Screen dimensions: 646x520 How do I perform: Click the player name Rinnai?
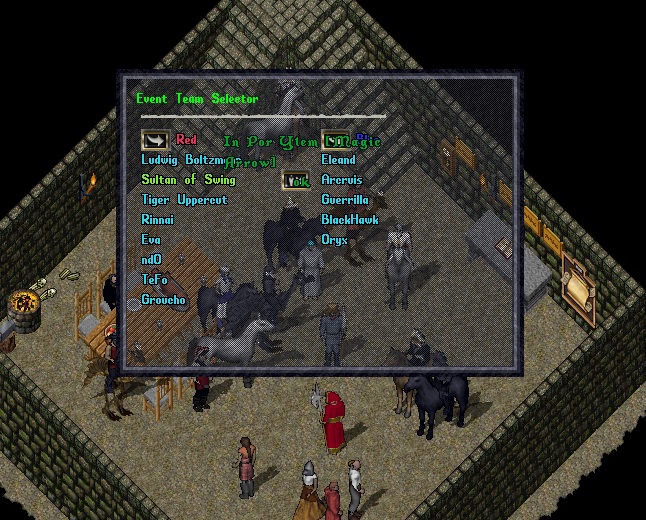pyautogui.click(x=158, y=220)
